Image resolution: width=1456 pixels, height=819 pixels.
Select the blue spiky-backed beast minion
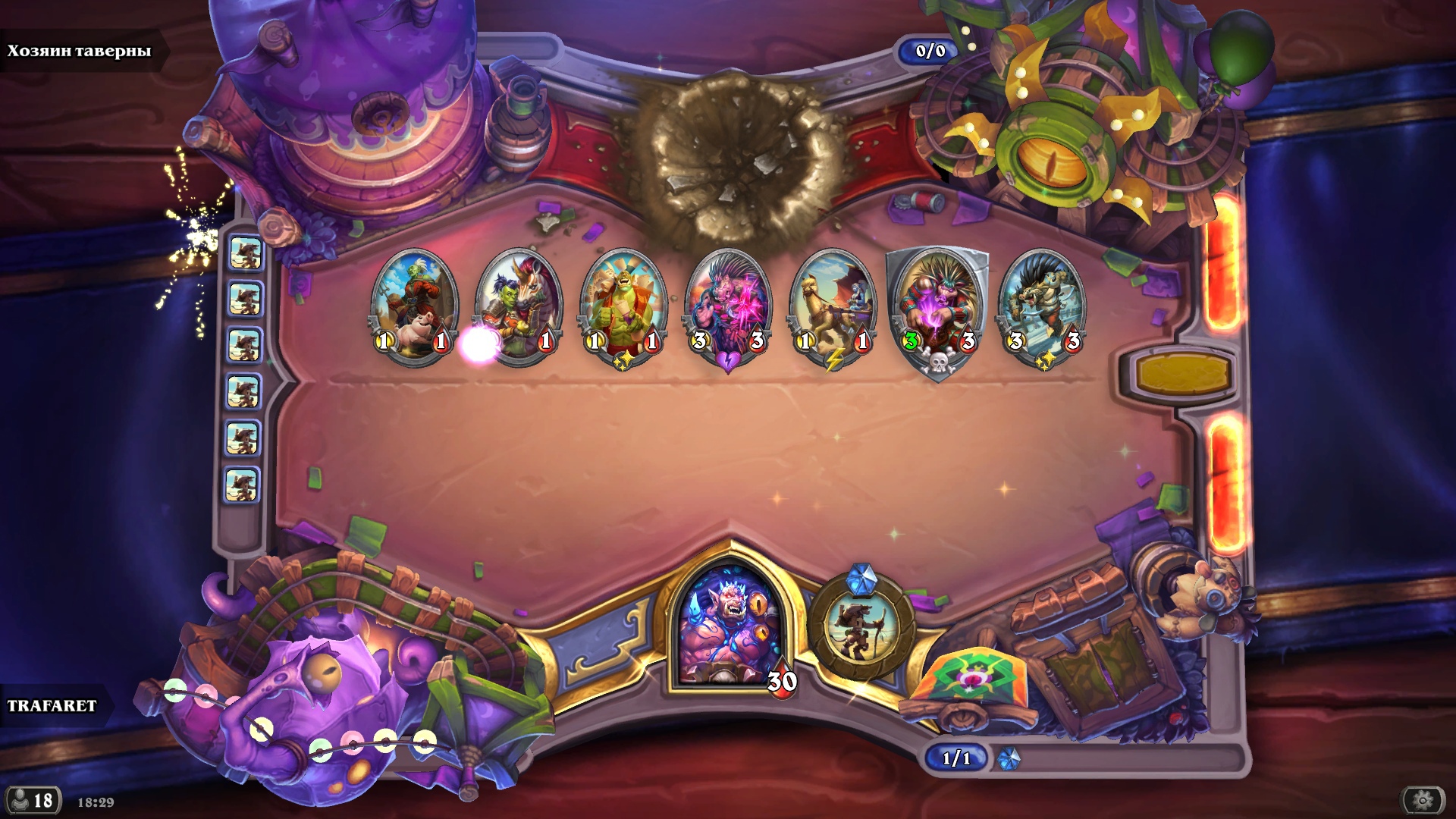click(1043, 303)
